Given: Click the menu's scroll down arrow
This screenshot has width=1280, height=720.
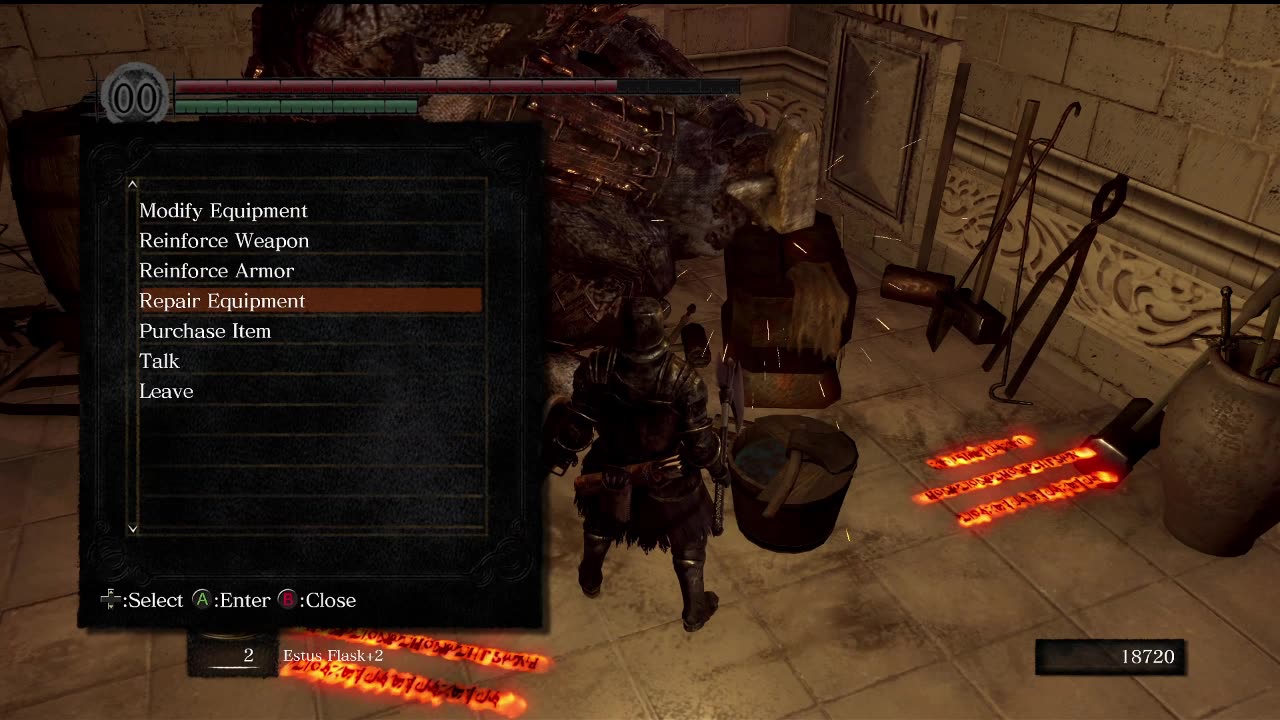Looking at the screenshot, I should pyautogui.click(x=132, y=528).
